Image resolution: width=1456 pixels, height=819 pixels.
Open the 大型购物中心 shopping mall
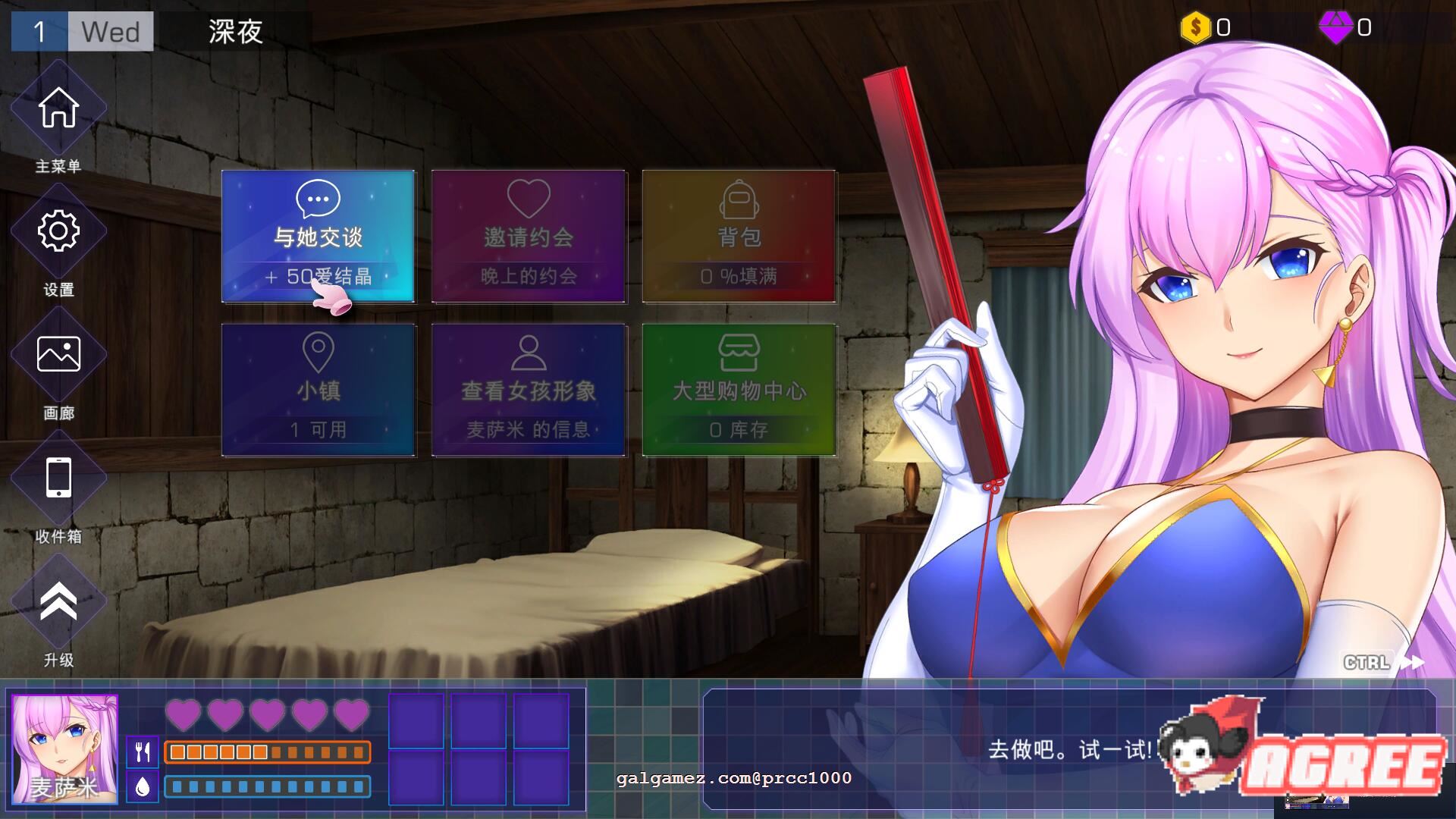(739, 388)
